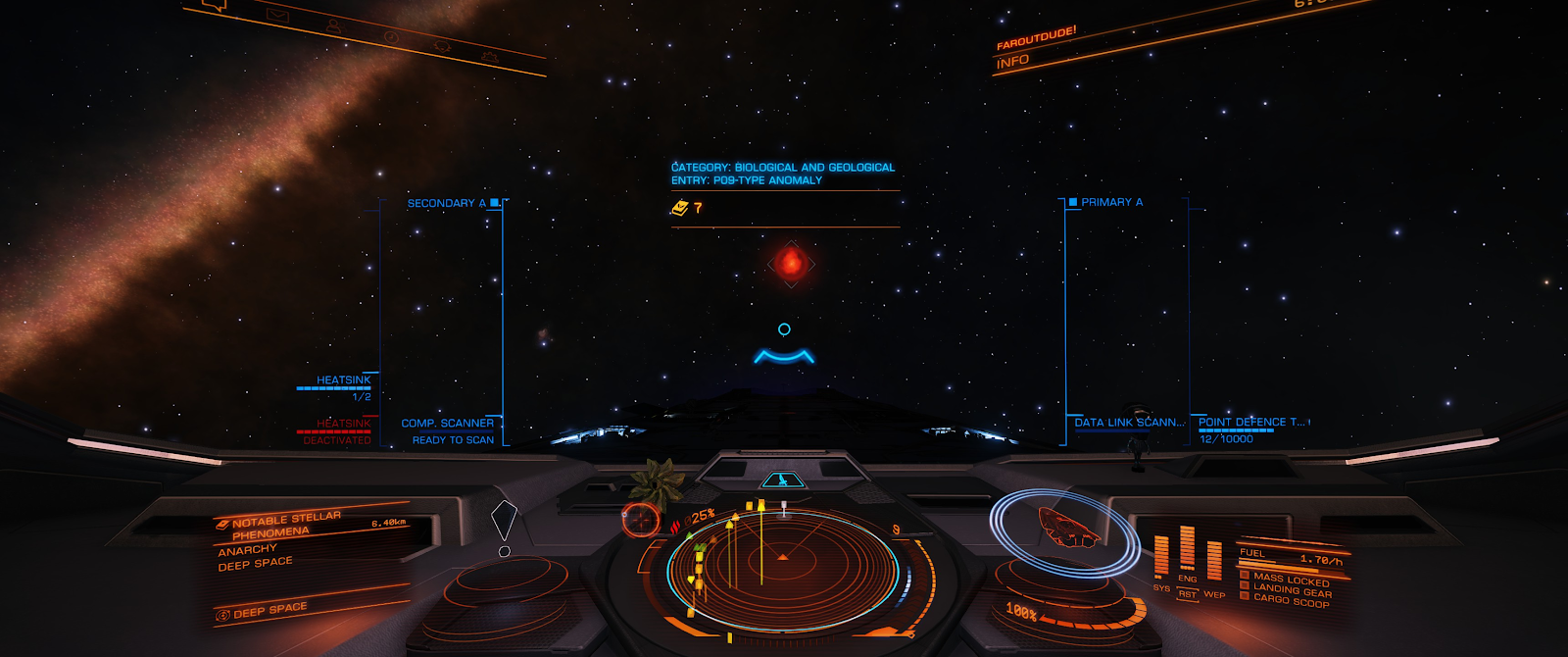The image size is (1568, 657).
Task: Select the targeted POS-type anomaly marker
Action: pos(790,263)
